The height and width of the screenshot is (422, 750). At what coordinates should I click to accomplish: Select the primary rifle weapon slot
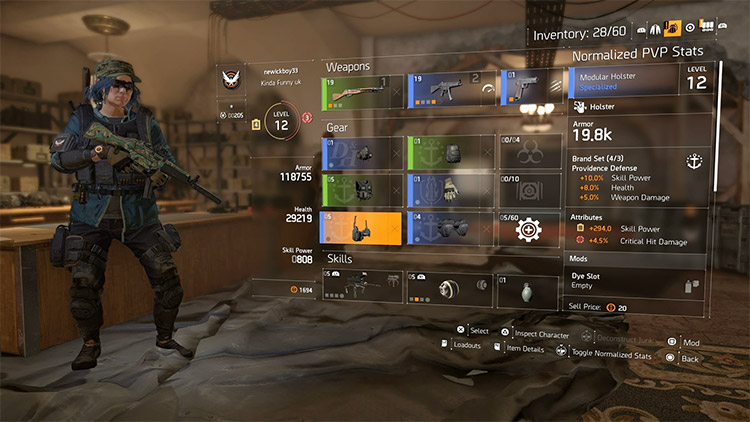click(360, 93)
